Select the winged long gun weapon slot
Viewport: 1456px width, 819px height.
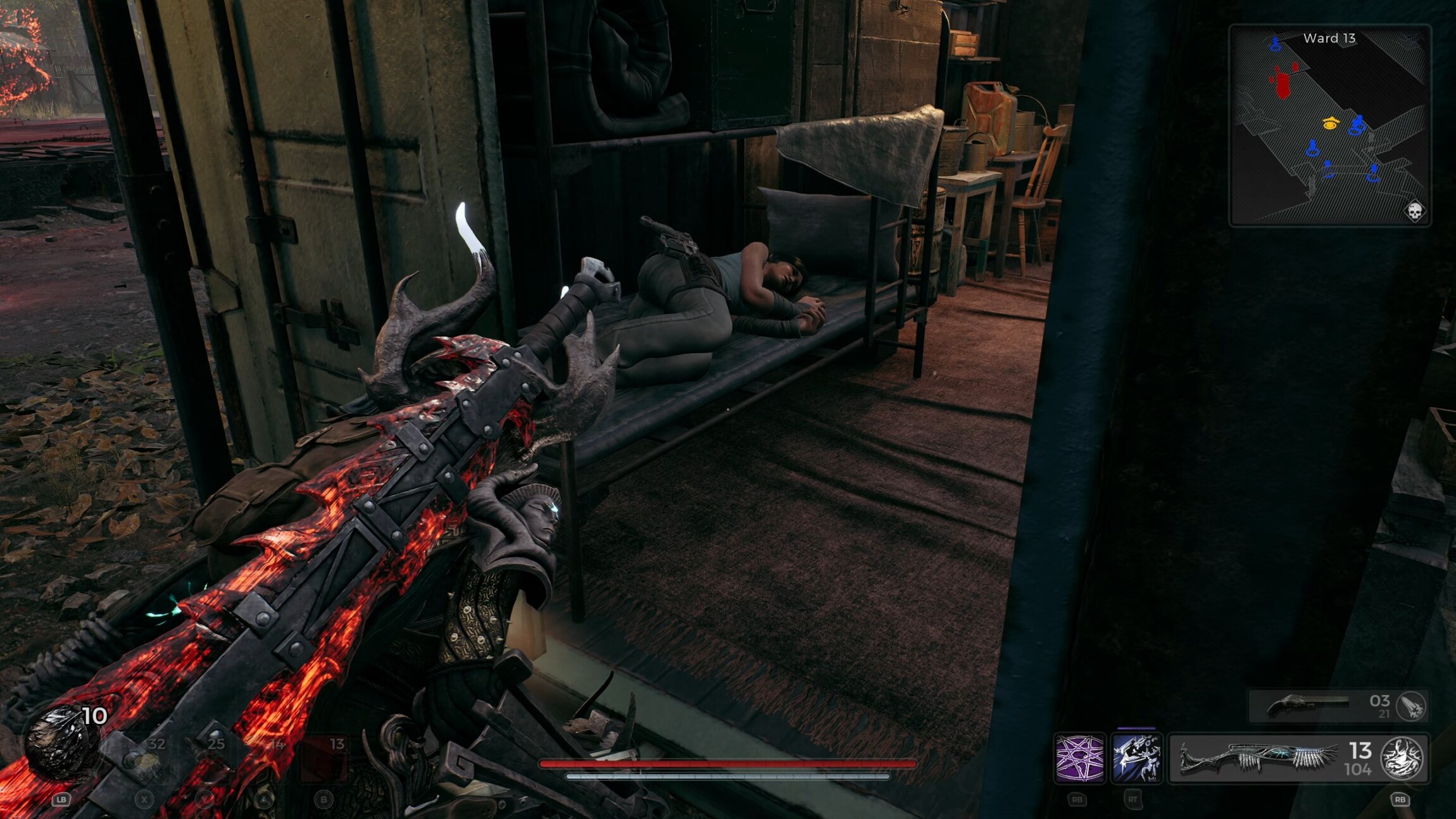[1260, 758]
